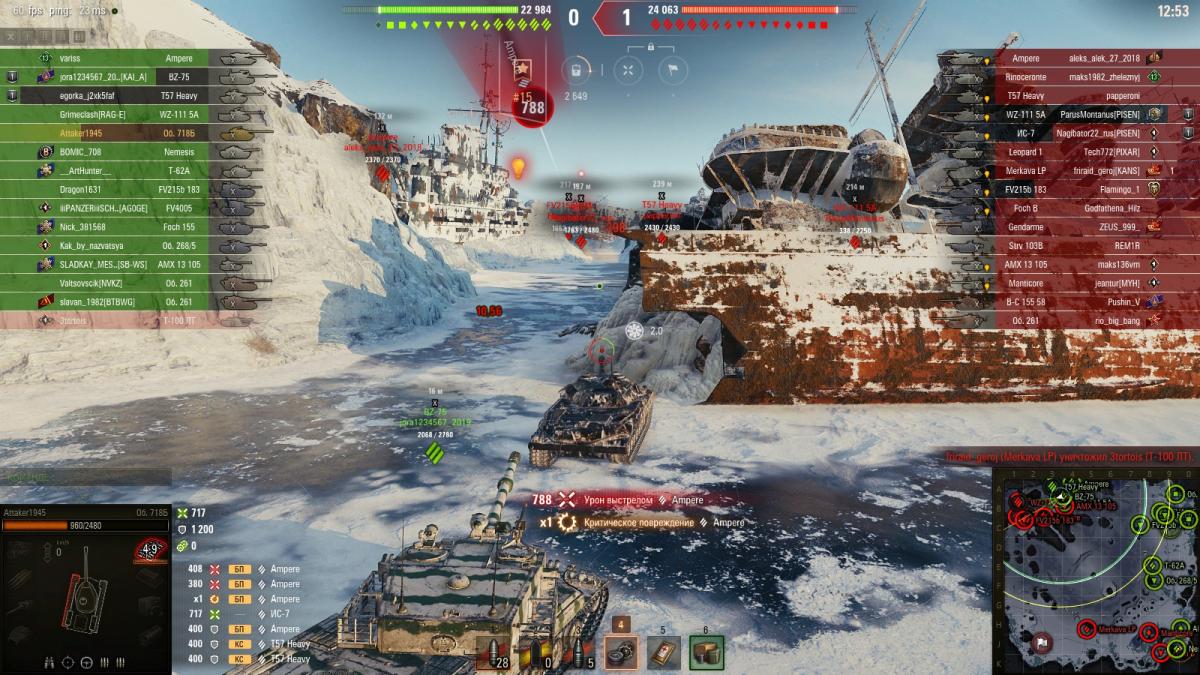Activate the green crate consumable in slot 6
The height and width of the screenshot is (675, 1200).
[x=706, y=652]
